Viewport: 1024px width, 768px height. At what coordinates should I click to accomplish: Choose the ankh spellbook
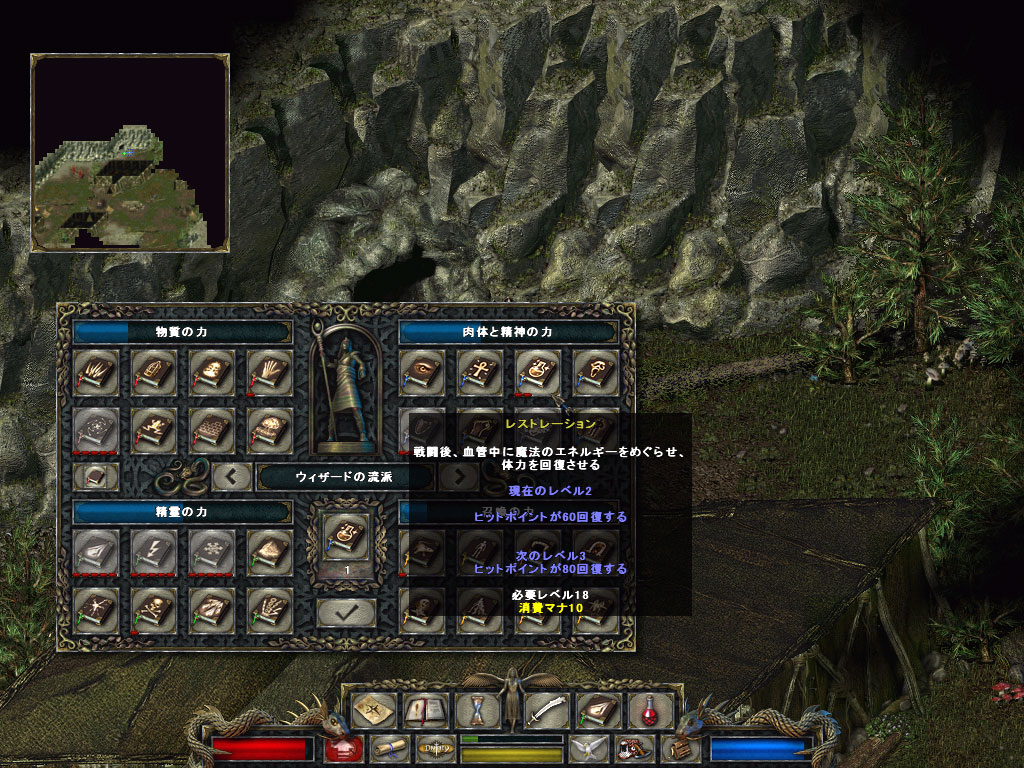point(479,372)
